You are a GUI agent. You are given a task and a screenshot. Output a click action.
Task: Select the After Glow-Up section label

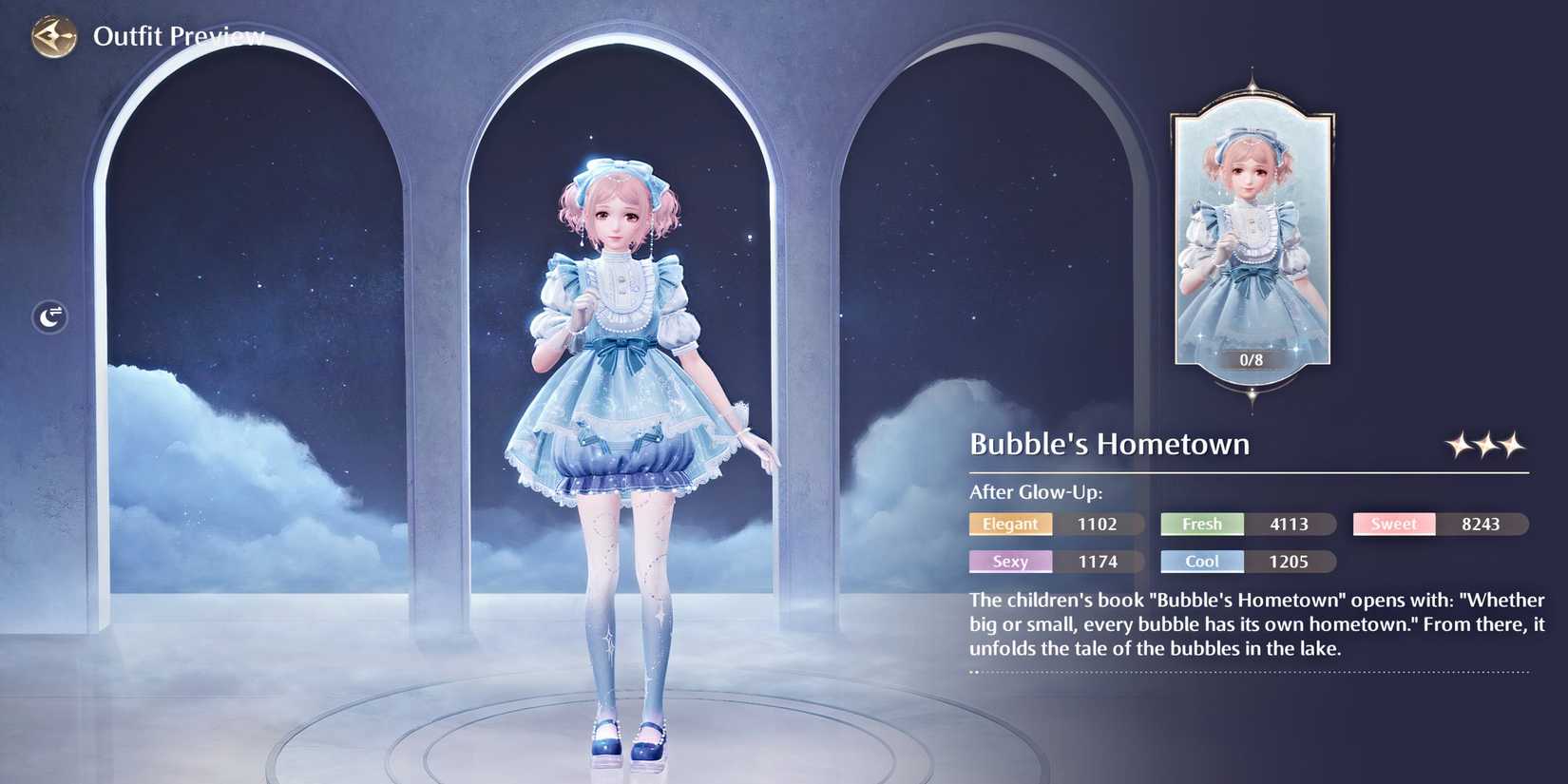coord(1034,492)
